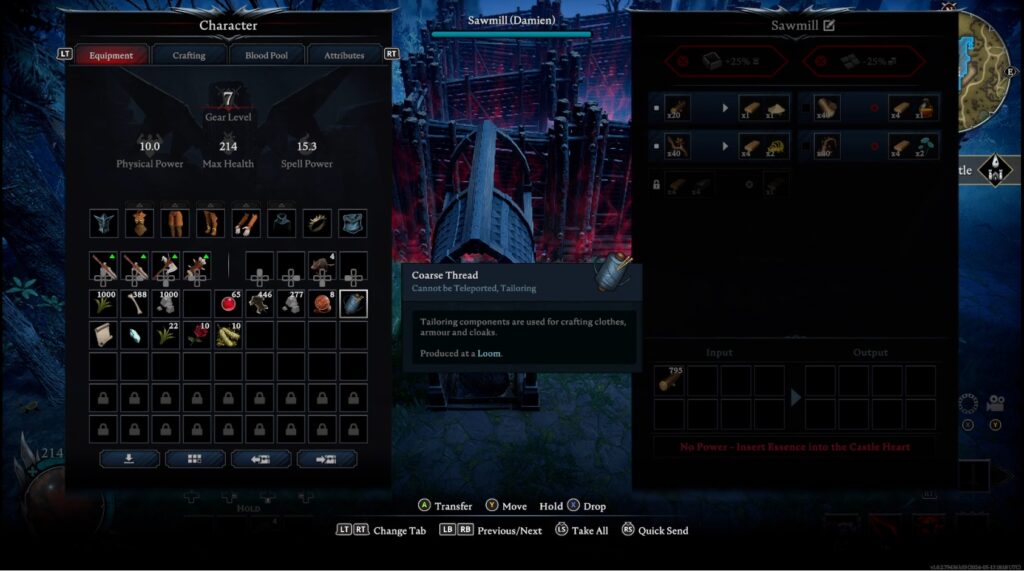Select the bone stack of 388
1024x571 pixels.
point(135,304)
